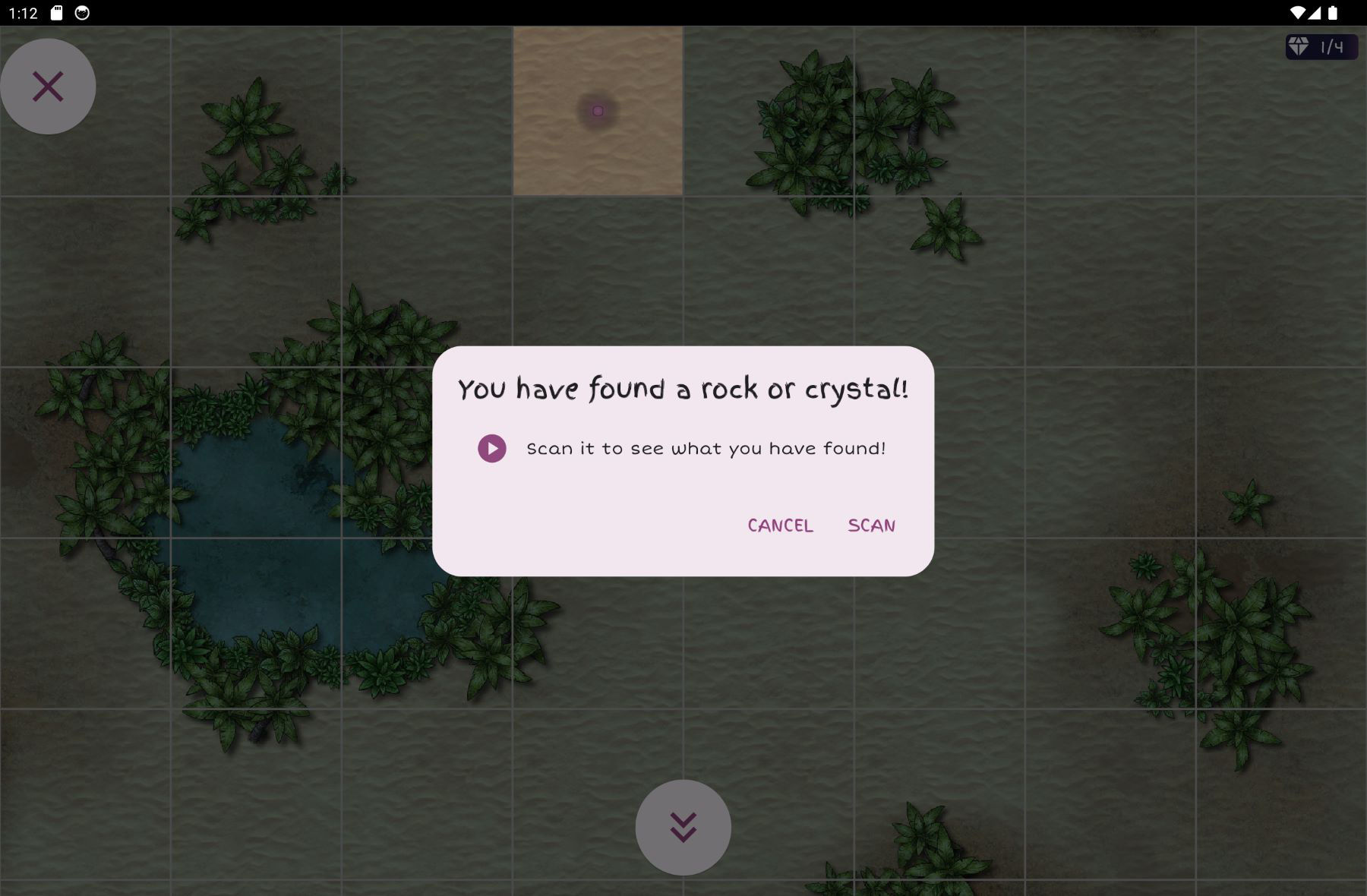Tap the SD card icon in the status bar
The height and width of the screenshot is (896, 1367).
[x=57, y=11]
